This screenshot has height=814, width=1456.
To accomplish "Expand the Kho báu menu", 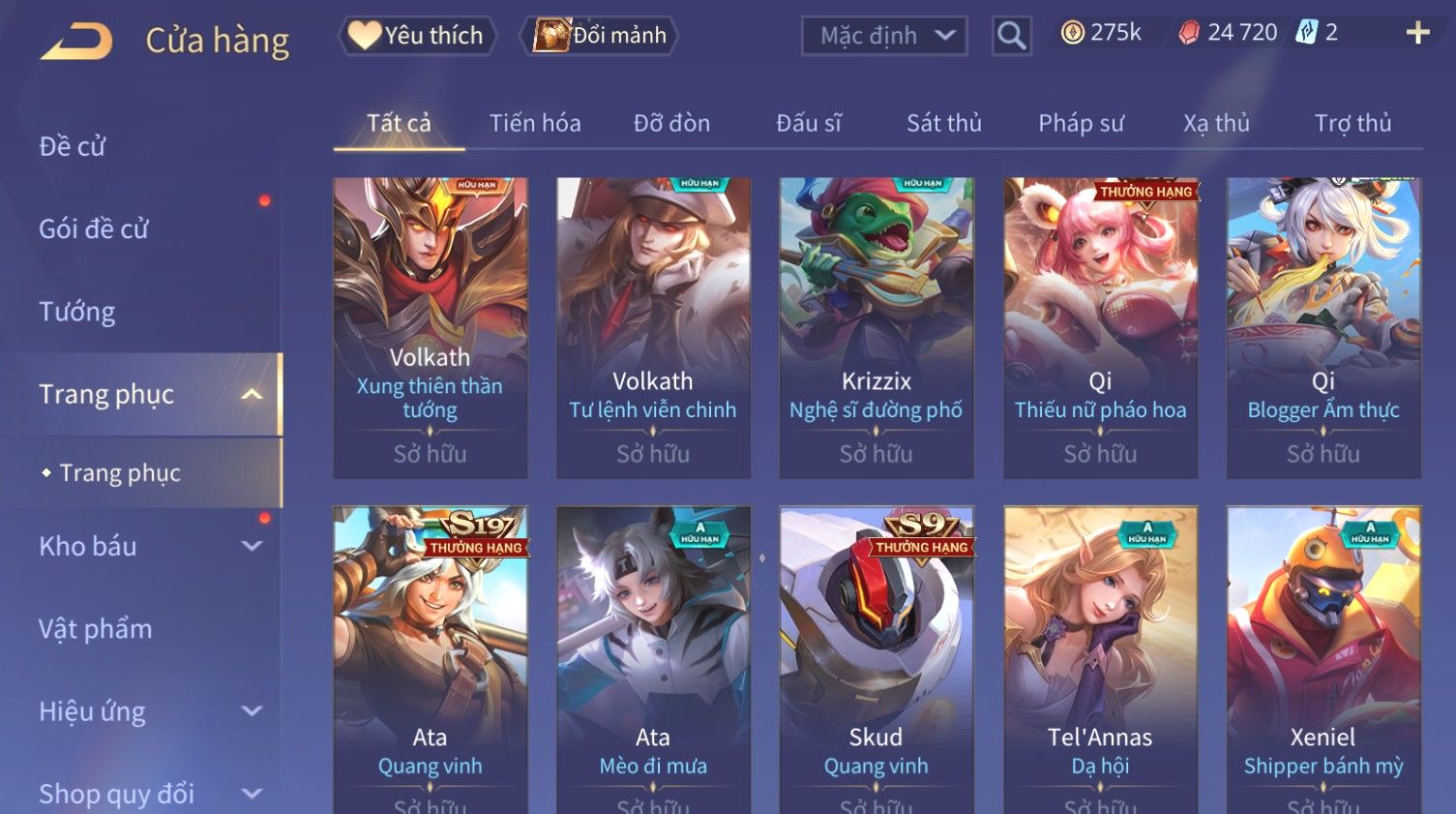I will 145,546.
